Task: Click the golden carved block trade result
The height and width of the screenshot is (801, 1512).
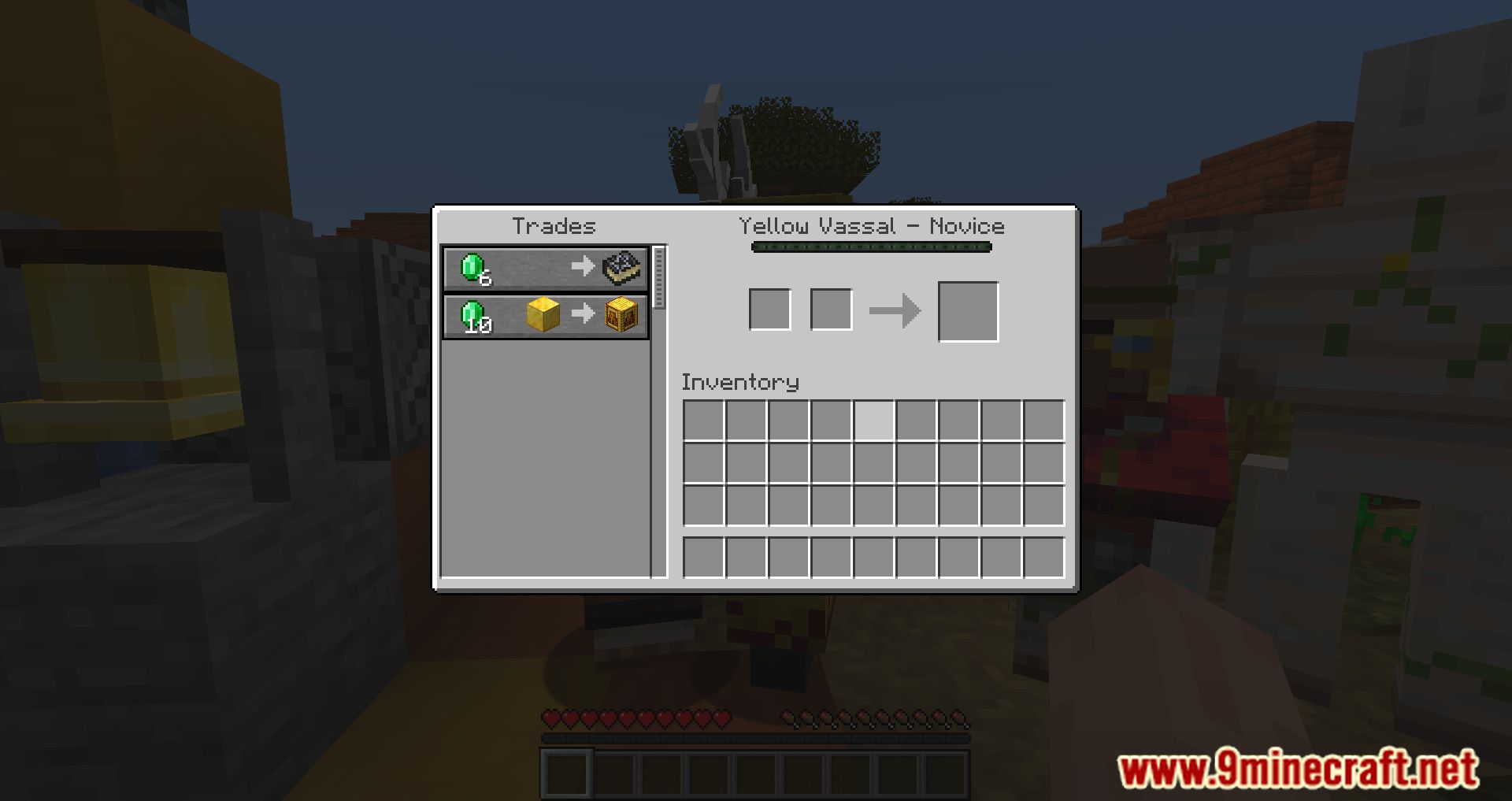Action: pos(621,315)
